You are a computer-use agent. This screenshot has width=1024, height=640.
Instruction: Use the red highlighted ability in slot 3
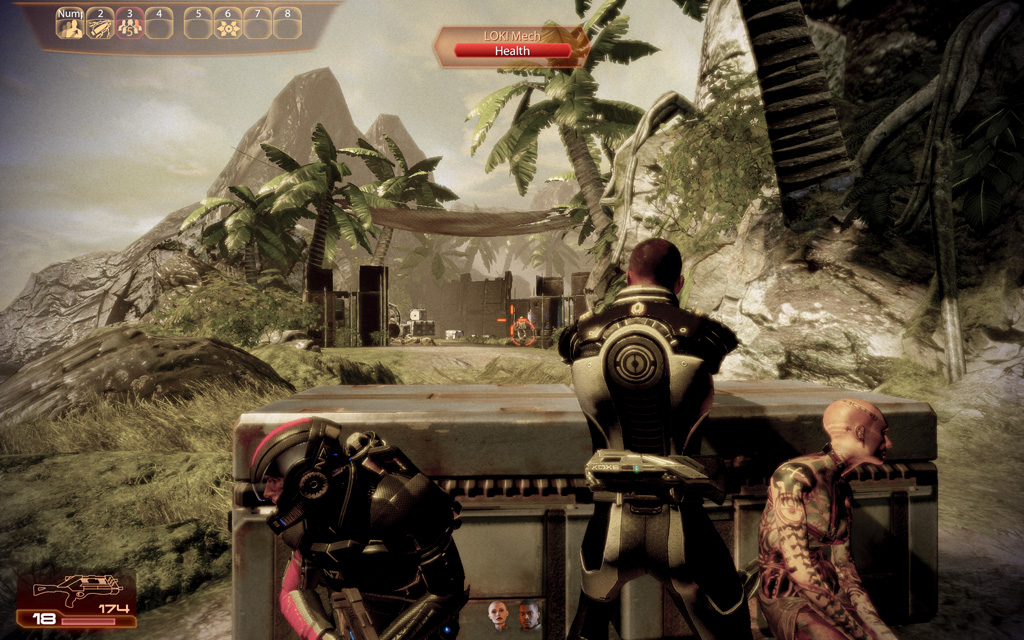[129, 25]
